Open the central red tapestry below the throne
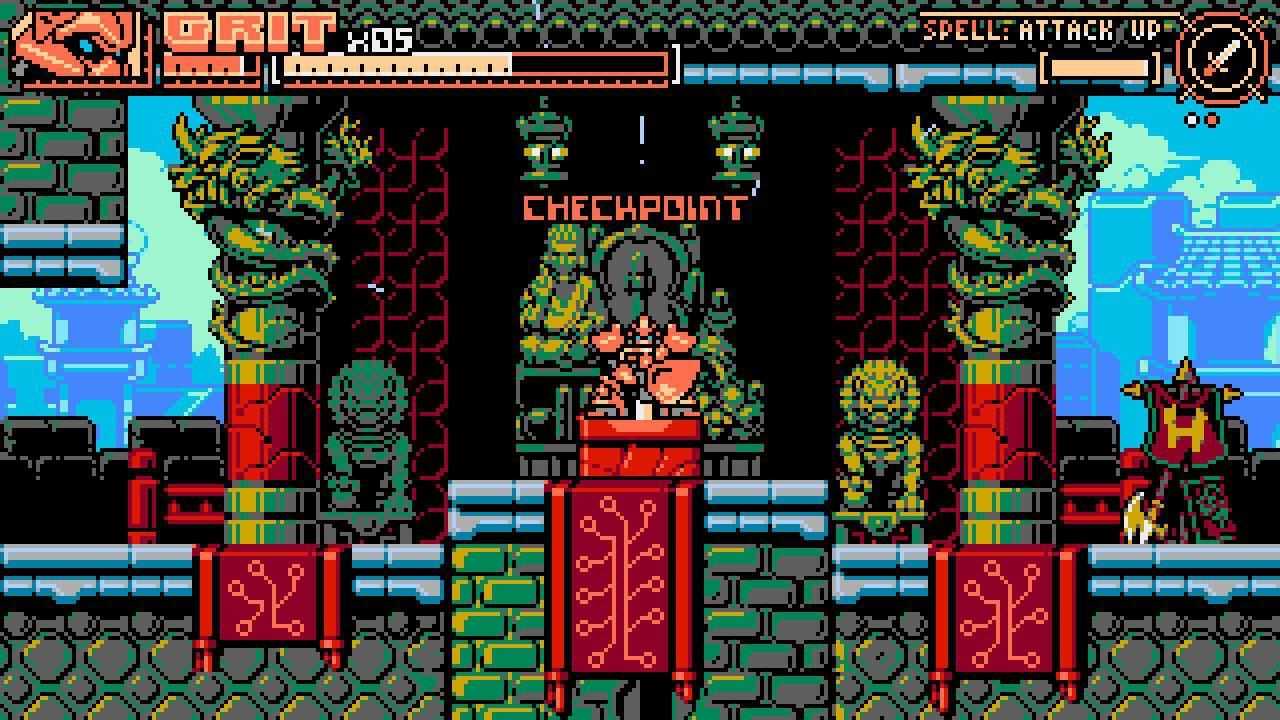Image resolution: width=1280 pixels, height=720 pixels. tap(625, 580)
